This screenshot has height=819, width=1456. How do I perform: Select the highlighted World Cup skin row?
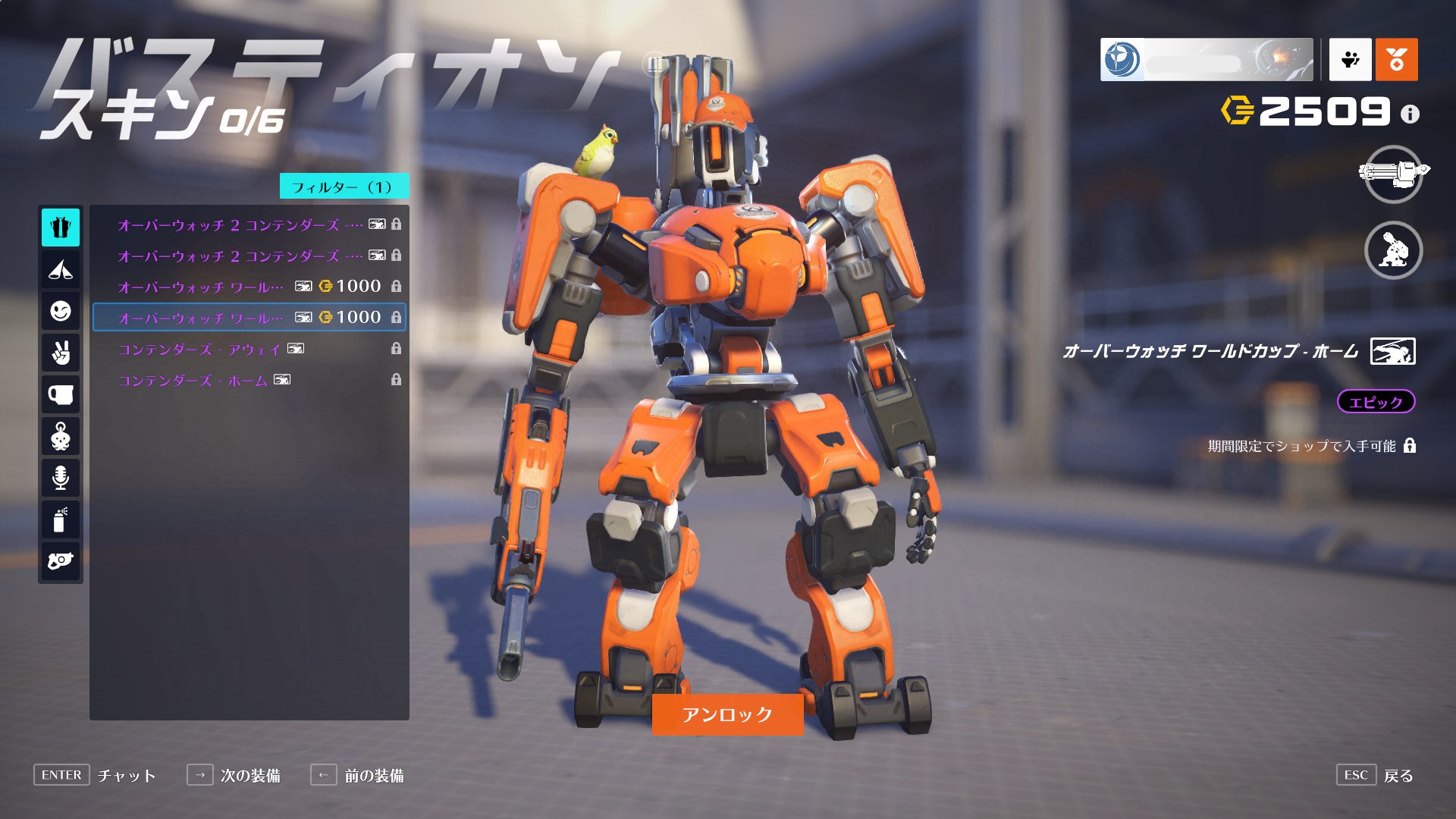249,317
